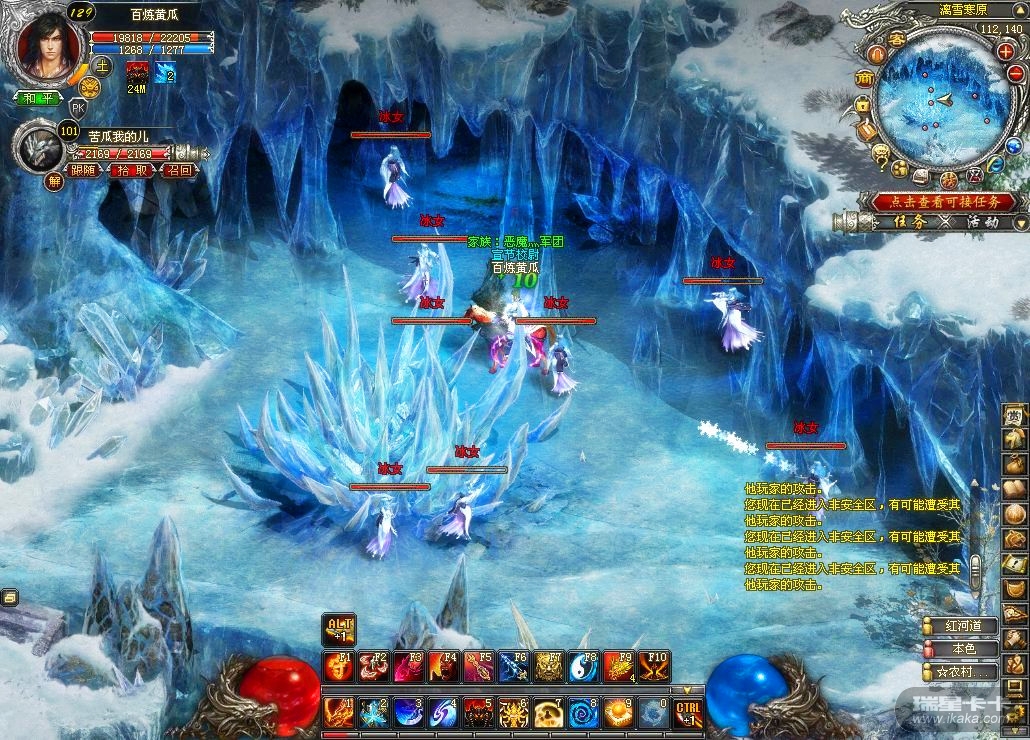The height and width of the screenshot is (740, 1030).
Task: Activate the F8 yin-yang skill
Action: click(585, 667)
